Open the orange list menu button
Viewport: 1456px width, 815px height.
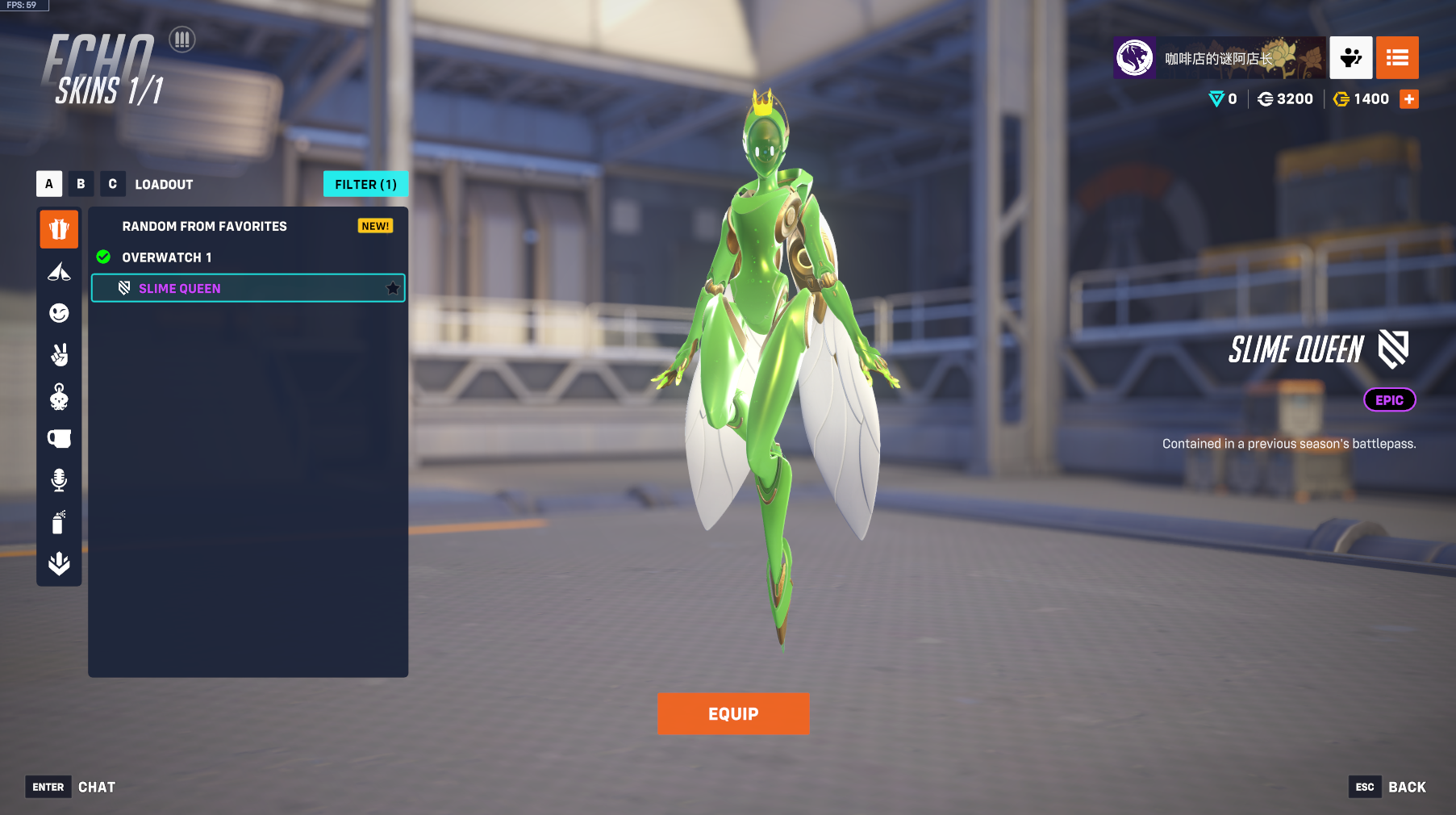coord(1397,58)
